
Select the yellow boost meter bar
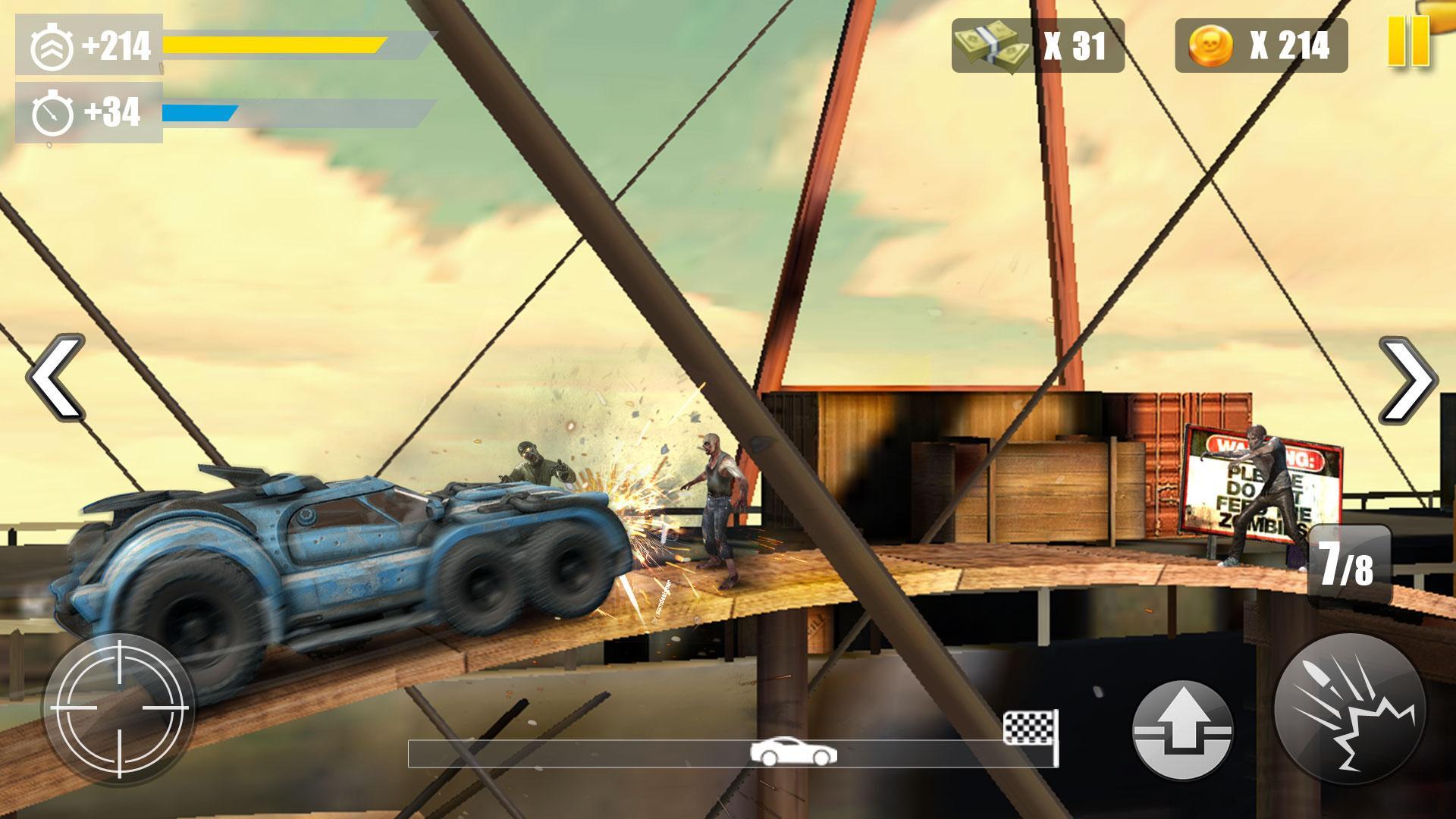click(x=273, y=45)
